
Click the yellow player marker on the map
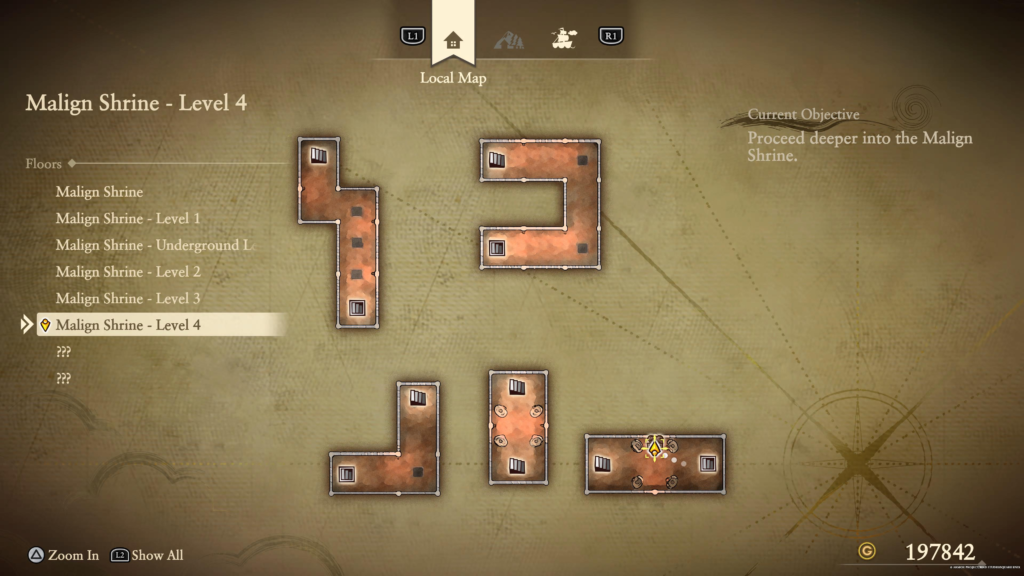[x=655, y=447]
